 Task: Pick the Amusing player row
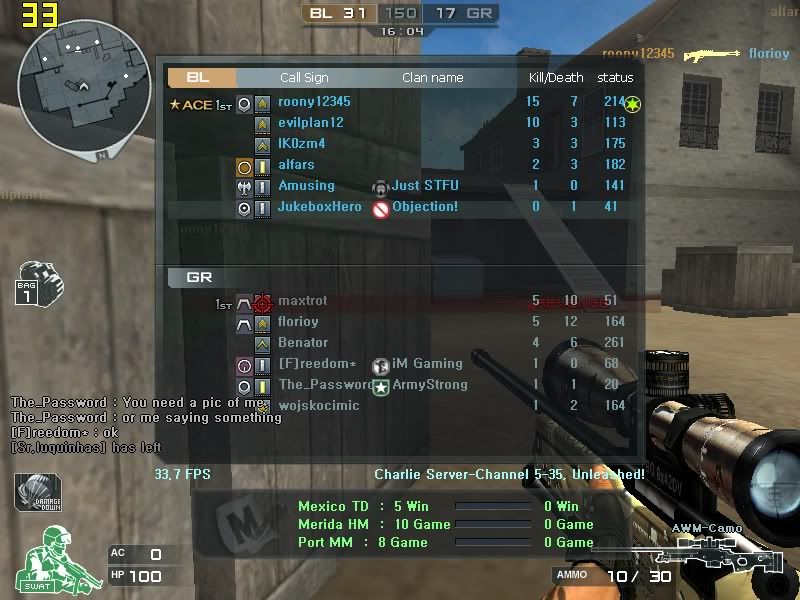click(306, 186)
